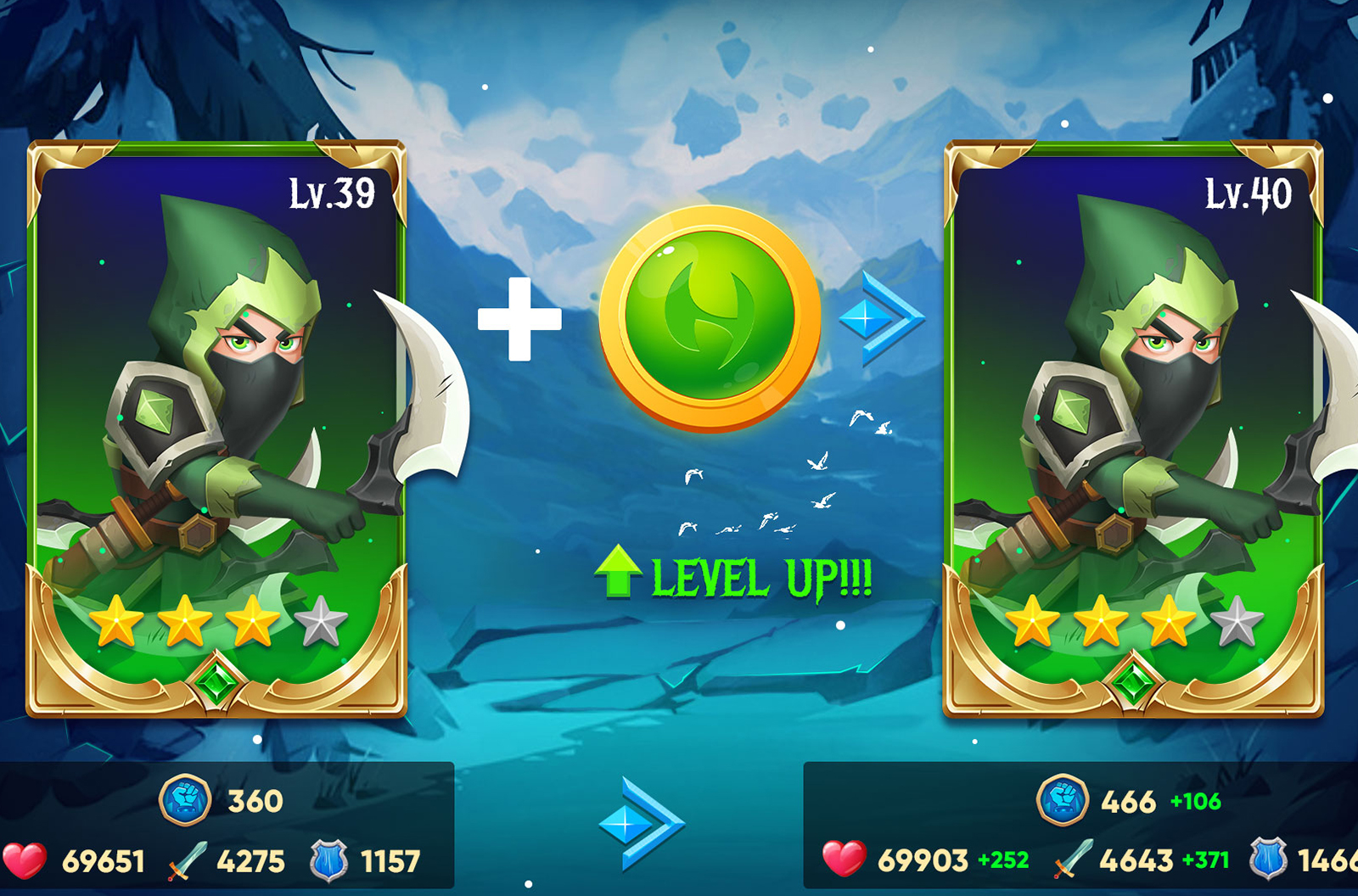Select the Lv.39 green assassin card
Viewport: 1358px width, 896px height.
point(216,428)
